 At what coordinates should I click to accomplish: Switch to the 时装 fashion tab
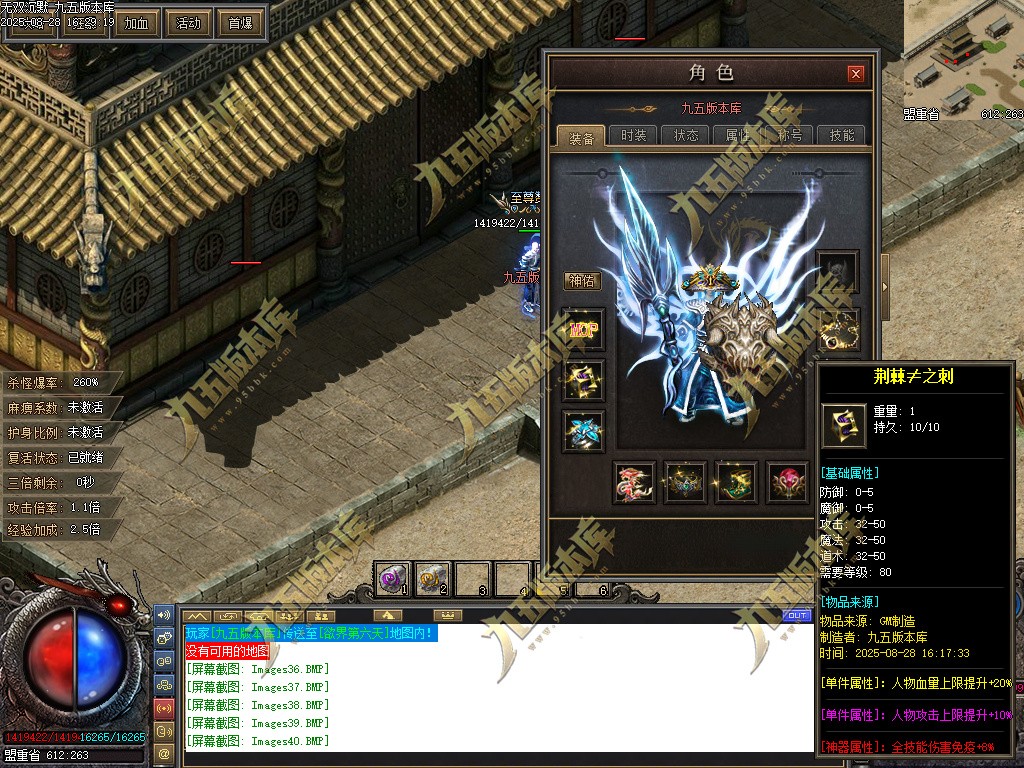pos(633,136)
